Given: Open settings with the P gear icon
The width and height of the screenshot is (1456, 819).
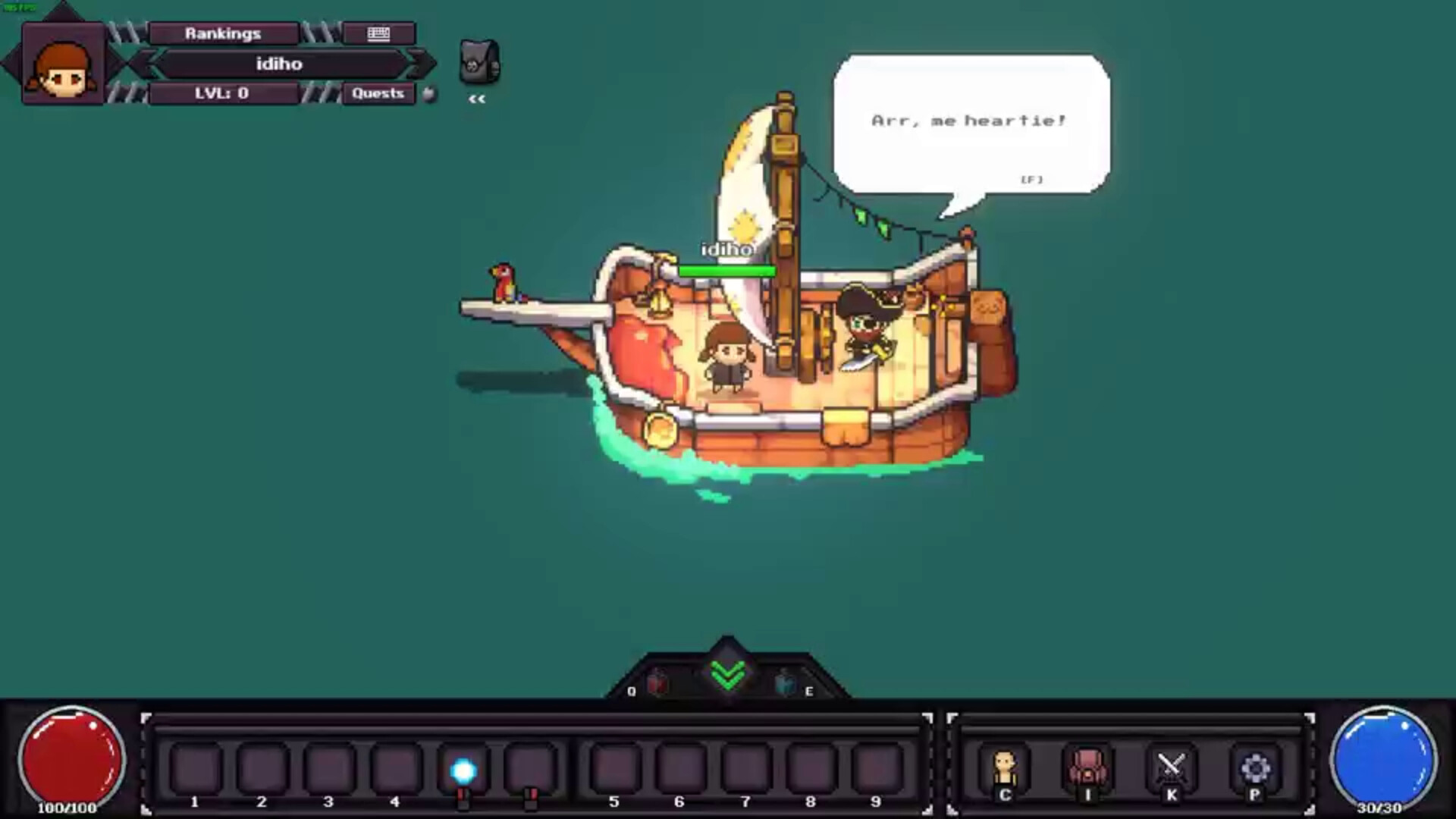Looking at the screenshot, I should (x=1256, y=768).
